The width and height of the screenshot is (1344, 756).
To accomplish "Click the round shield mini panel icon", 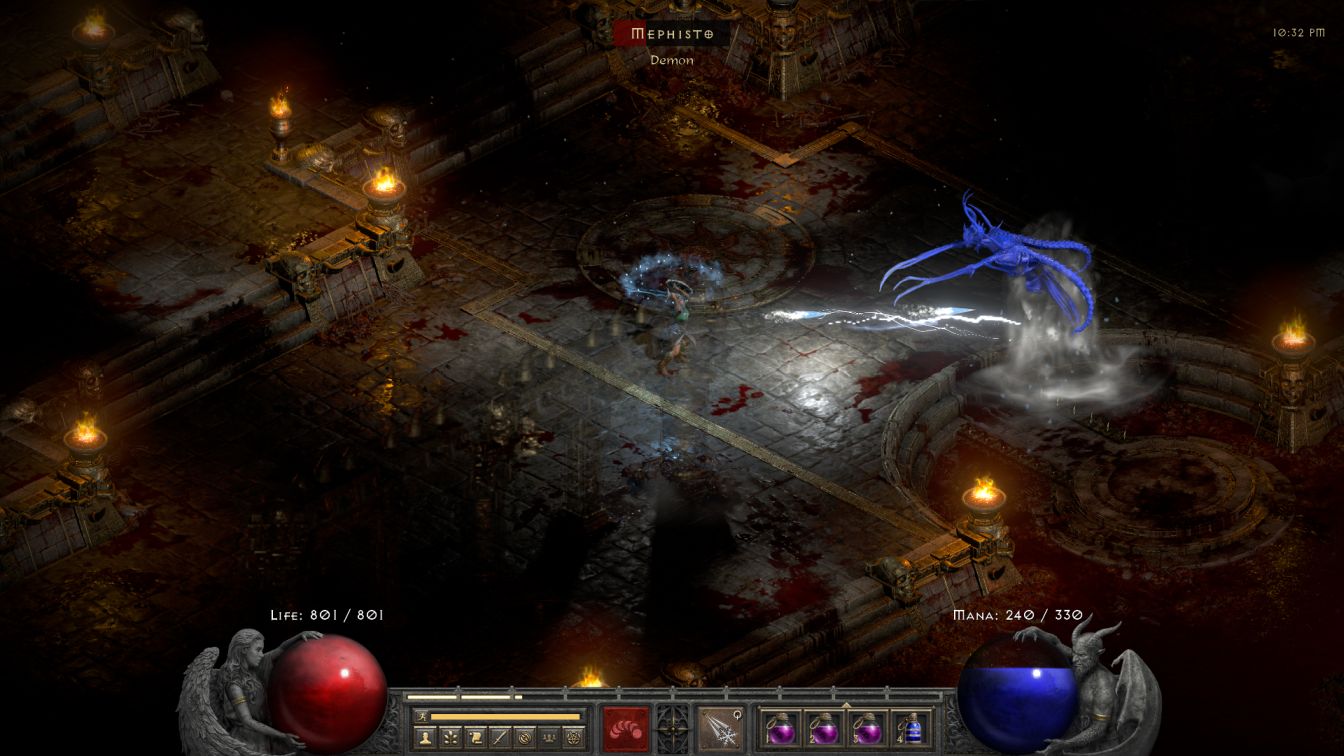I will [x=524, y=738].
